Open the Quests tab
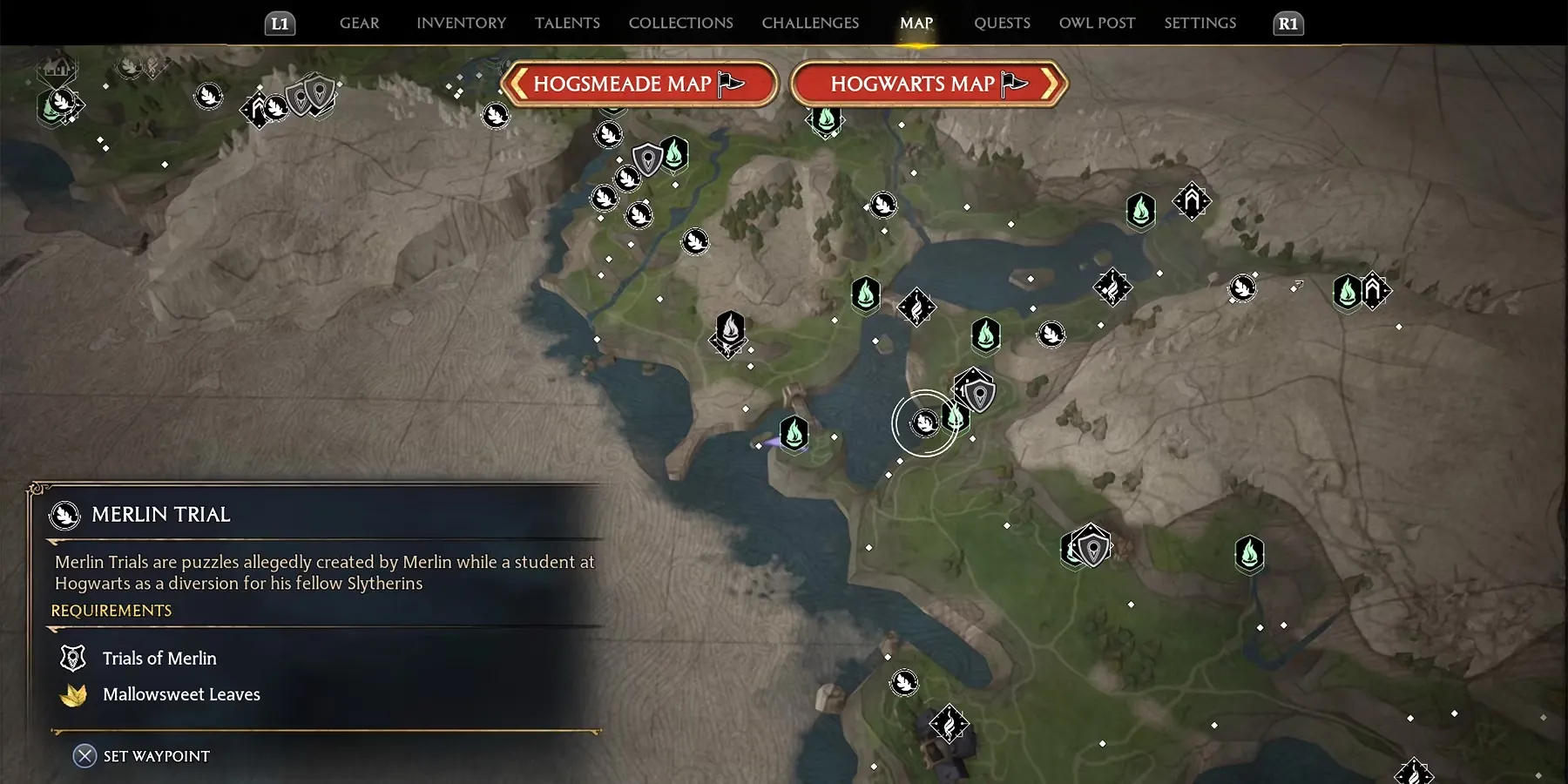This screenshot has height=784, width=1568. tap(1002, 24)
